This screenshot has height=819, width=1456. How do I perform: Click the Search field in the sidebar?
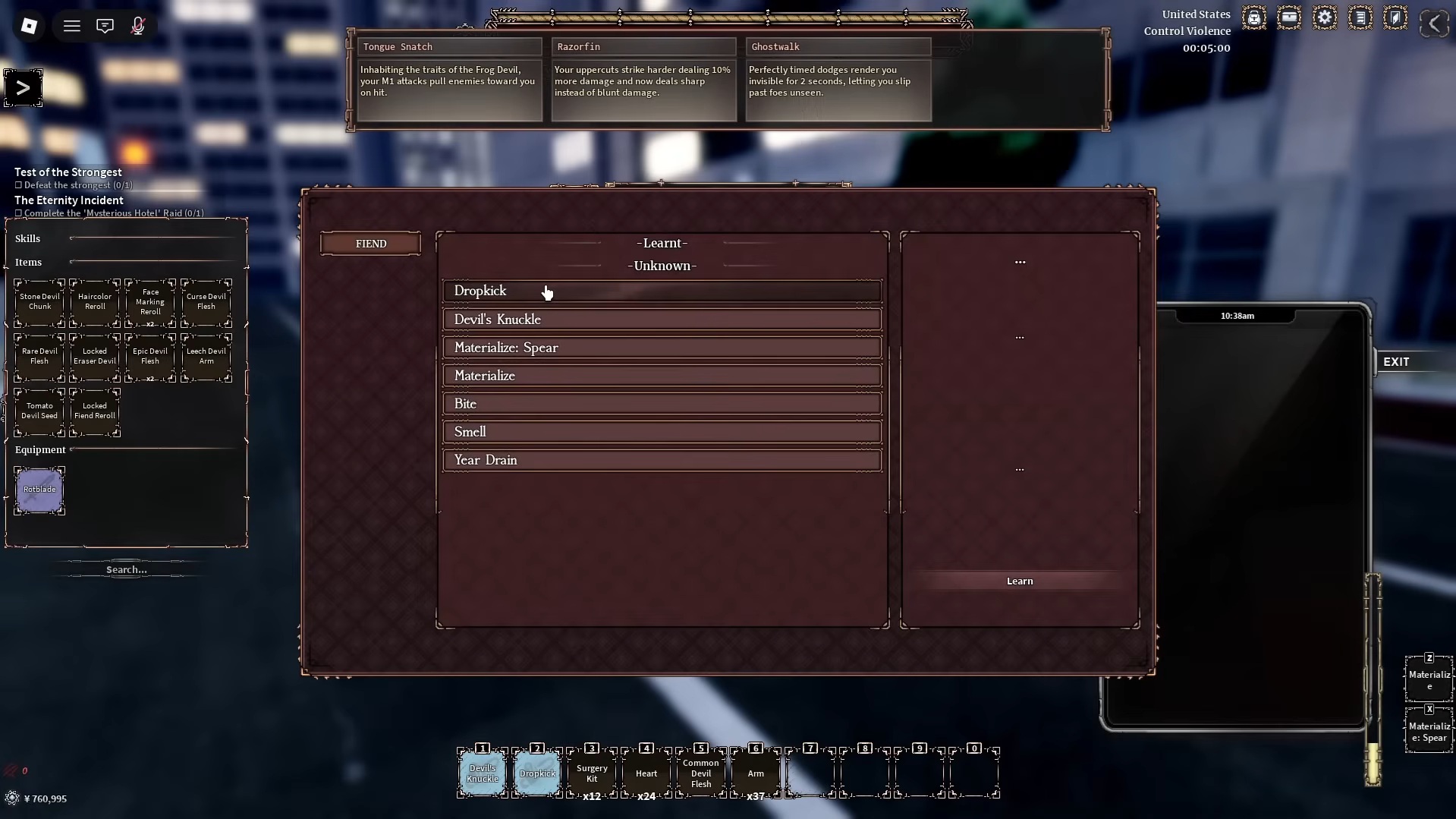click(126, 569)
